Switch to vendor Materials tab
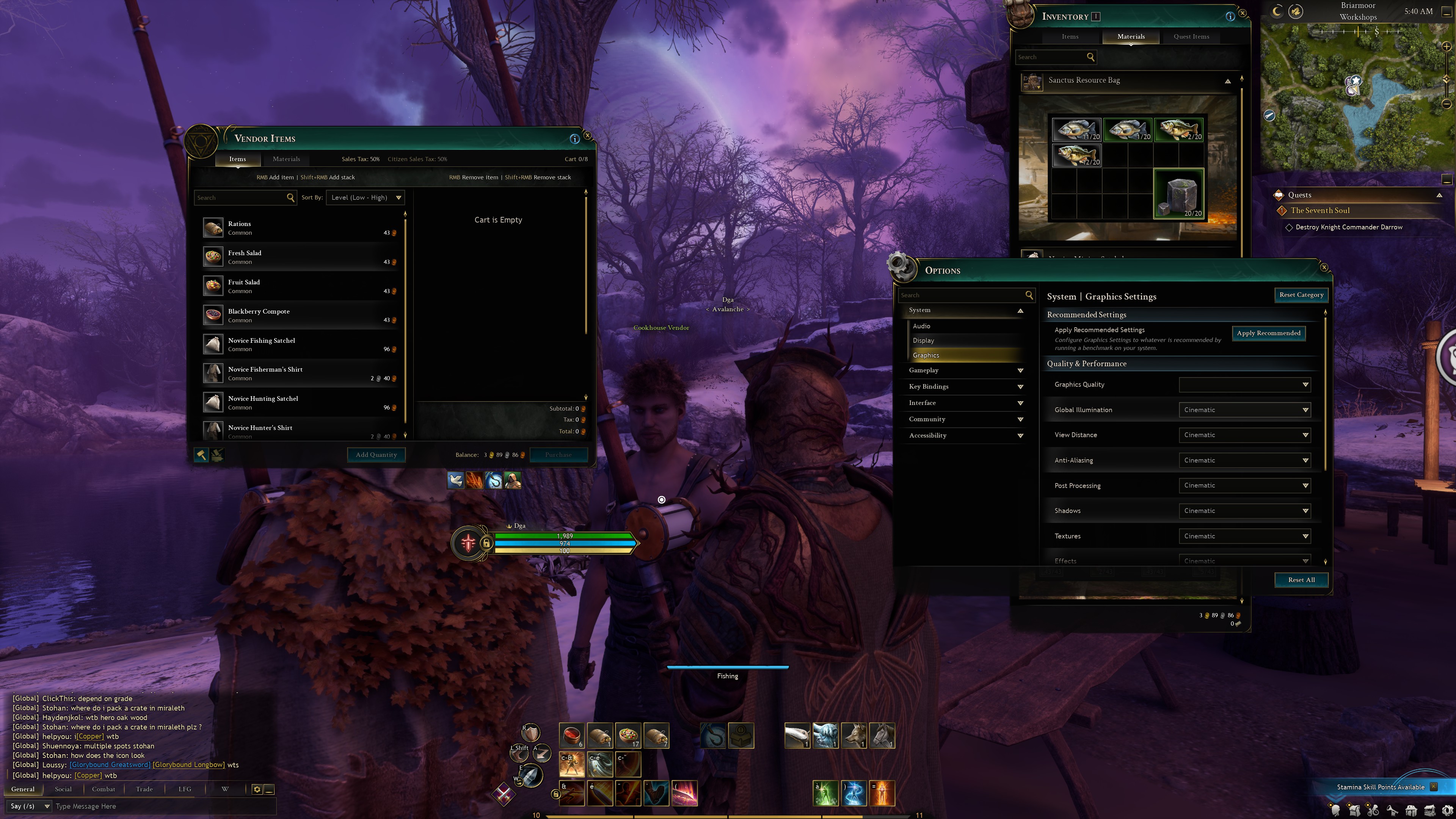Viewport: 1456px width, 819px height. (x=286, y=159)
